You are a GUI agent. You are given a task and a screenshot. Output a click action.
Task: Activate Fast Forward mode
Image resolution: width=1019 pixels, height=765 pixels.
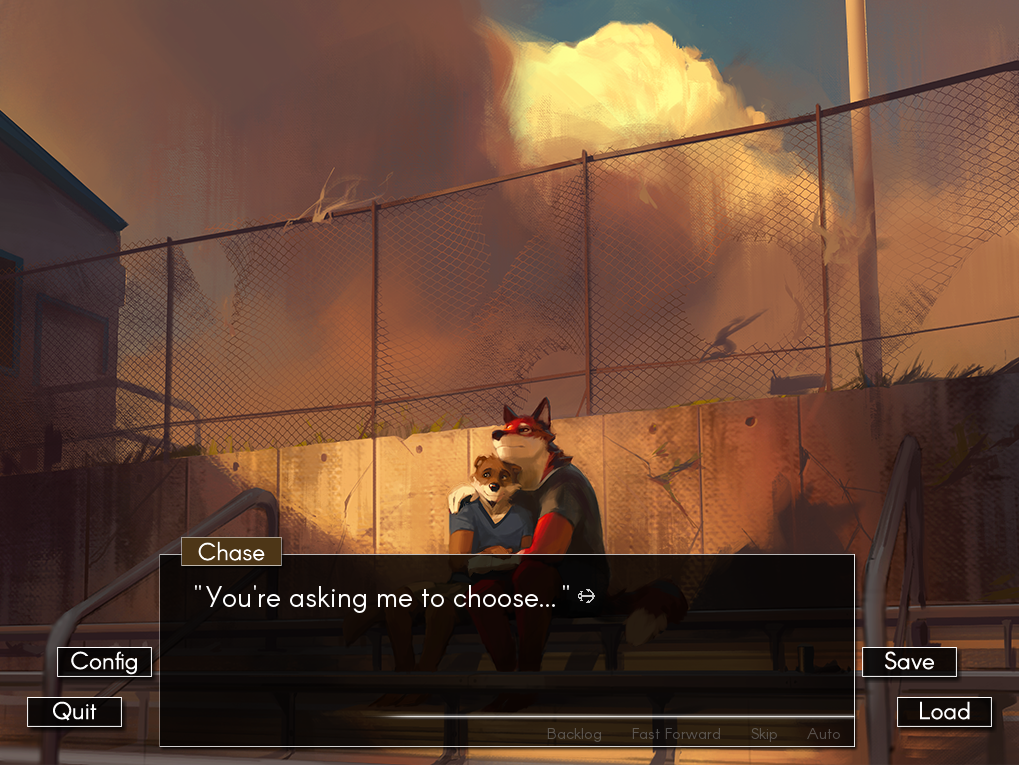(676, 734)
